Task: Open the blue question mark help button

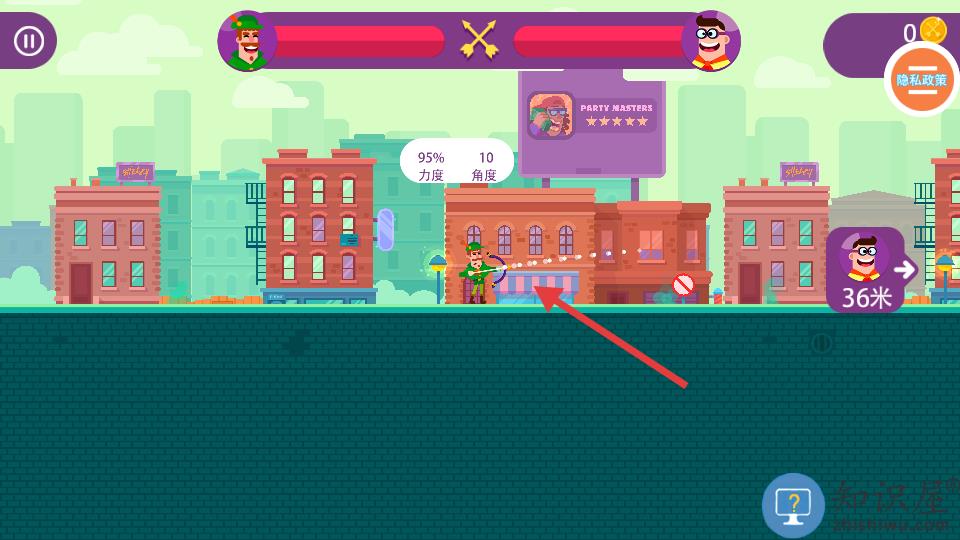Action: pyautogui.click(x=793, y=505)
